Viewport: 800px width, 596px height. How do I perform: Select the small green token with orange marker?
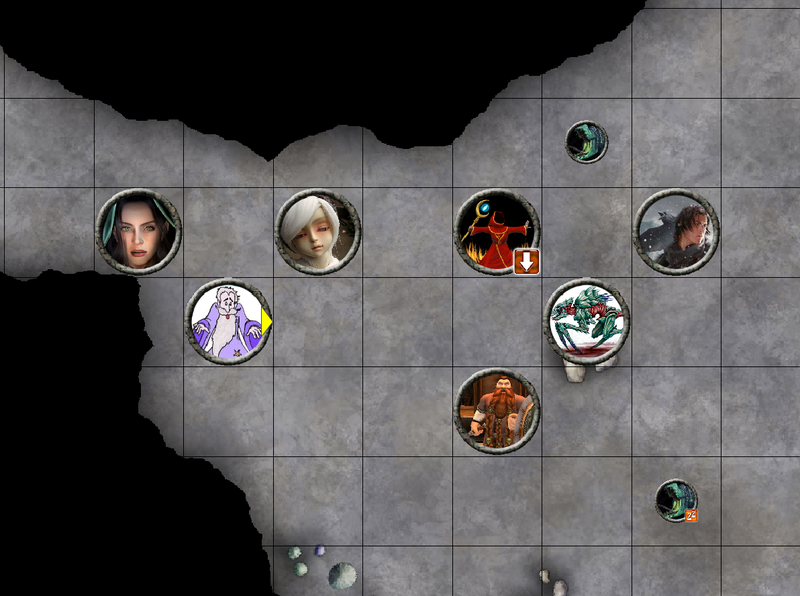click(x=676, y=500)
